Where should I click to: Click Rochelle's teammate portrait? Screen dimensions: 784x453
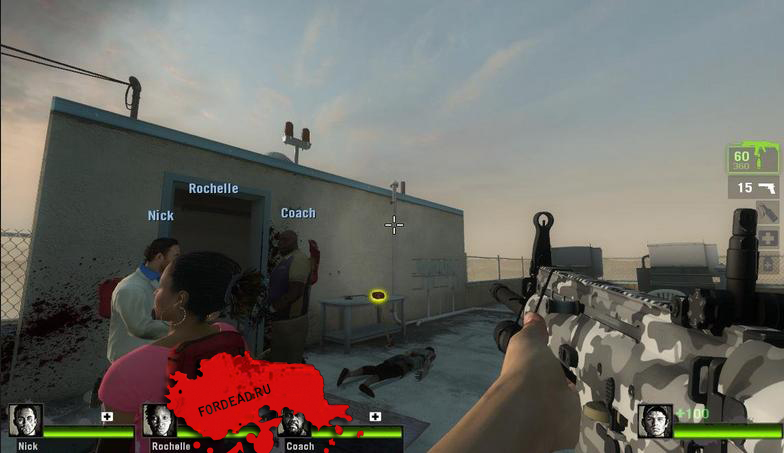tap(159, 420)
